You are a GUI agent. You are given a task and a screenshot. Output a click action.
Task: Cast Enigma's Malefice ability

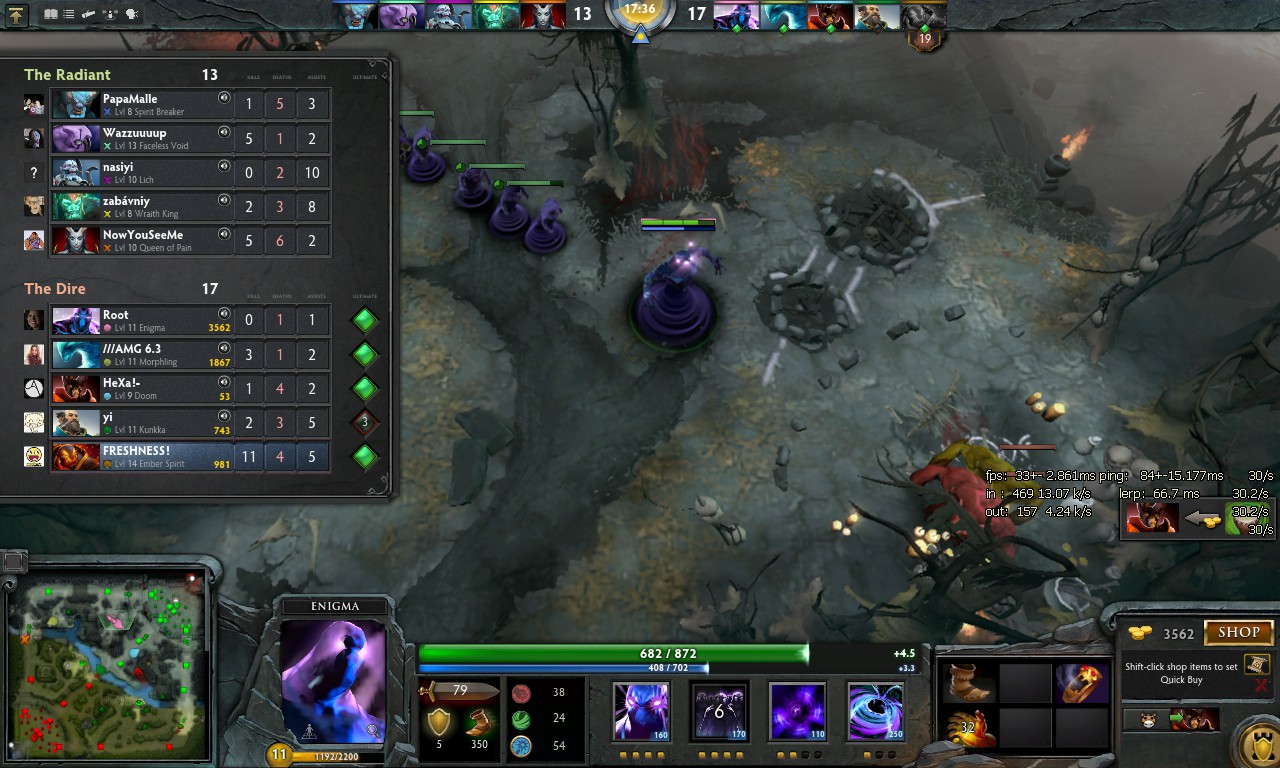tap(641, 712)
